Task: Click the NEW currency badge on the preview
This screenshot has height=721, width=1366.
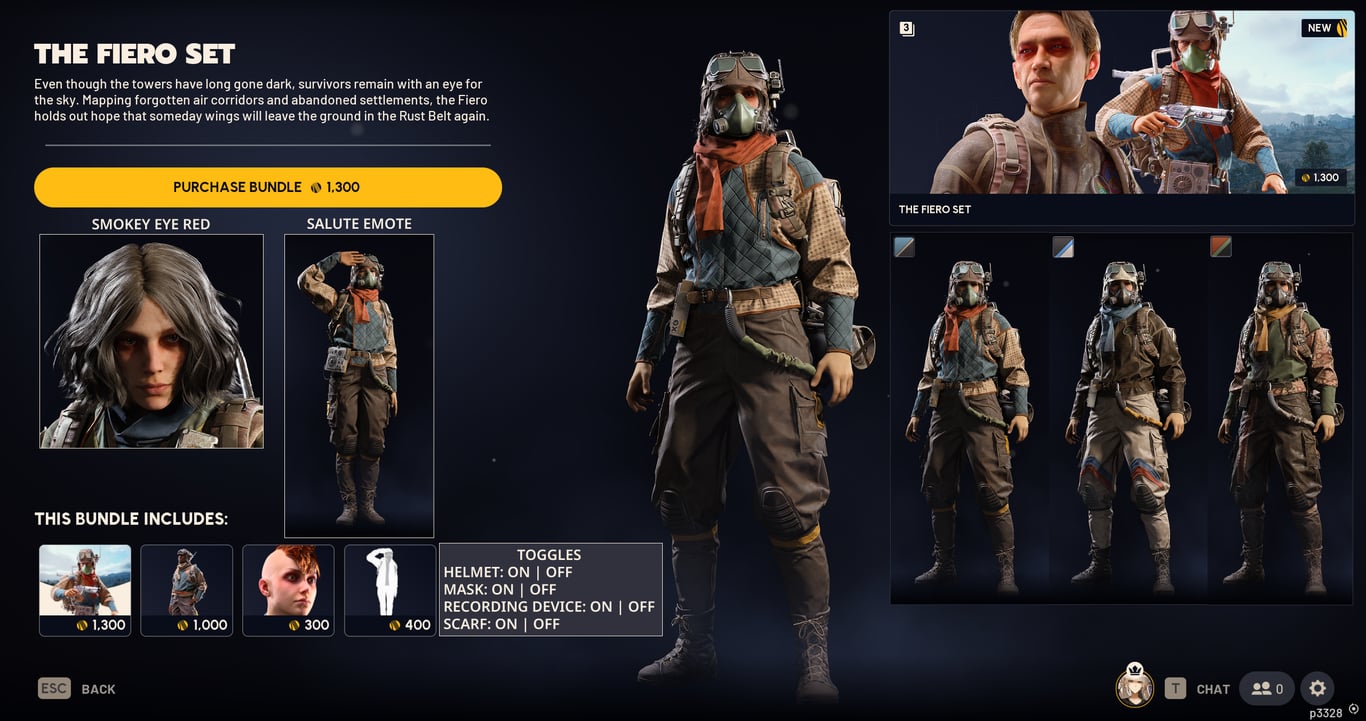Action: (x=1323, y=27)
